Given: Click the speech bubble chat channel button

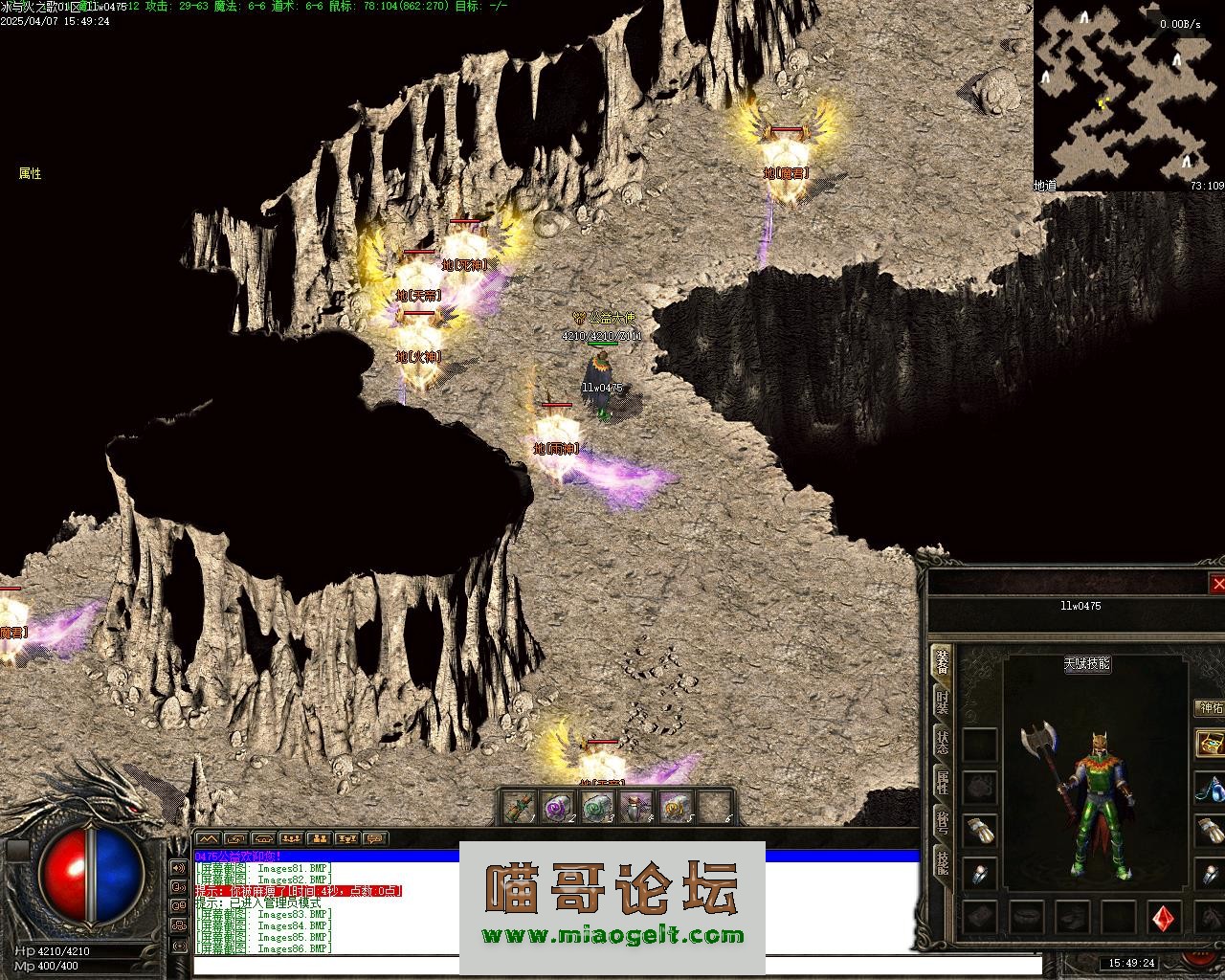Looking at the screenshot, I should pyautogui.click(x=374, y=838).
